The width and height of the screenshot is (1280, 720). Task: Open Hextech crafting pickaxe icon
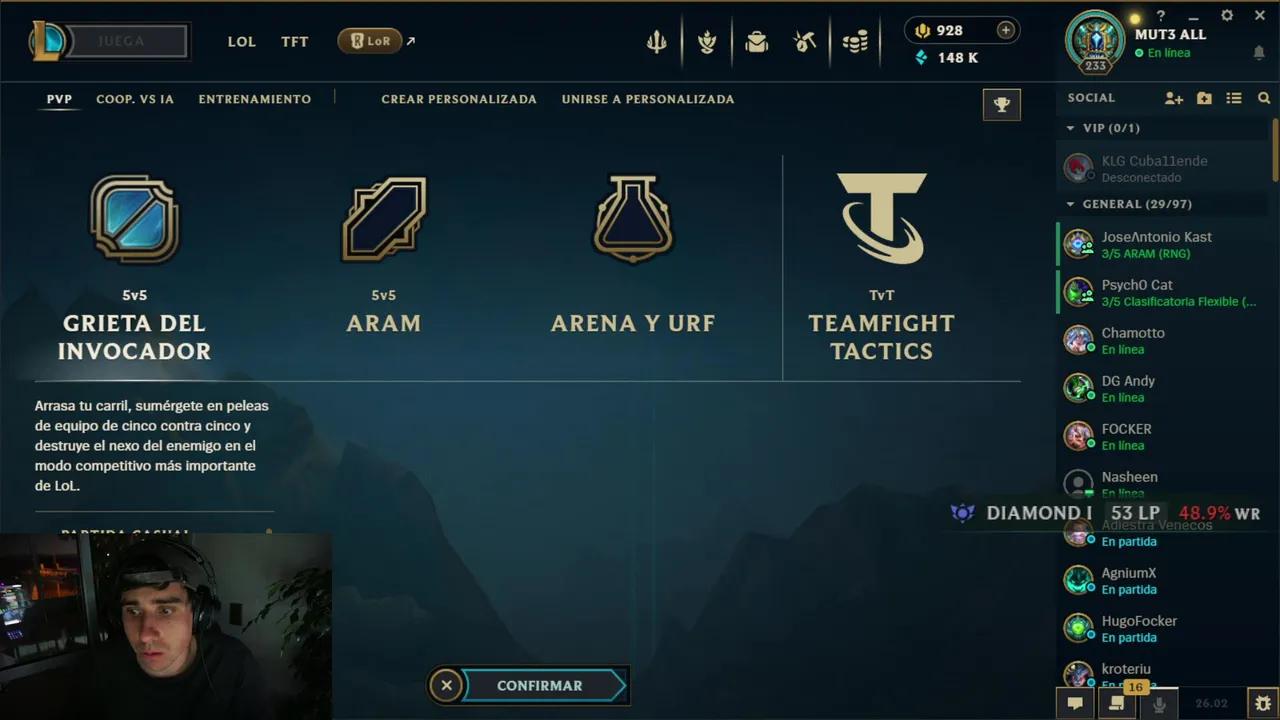804,41
